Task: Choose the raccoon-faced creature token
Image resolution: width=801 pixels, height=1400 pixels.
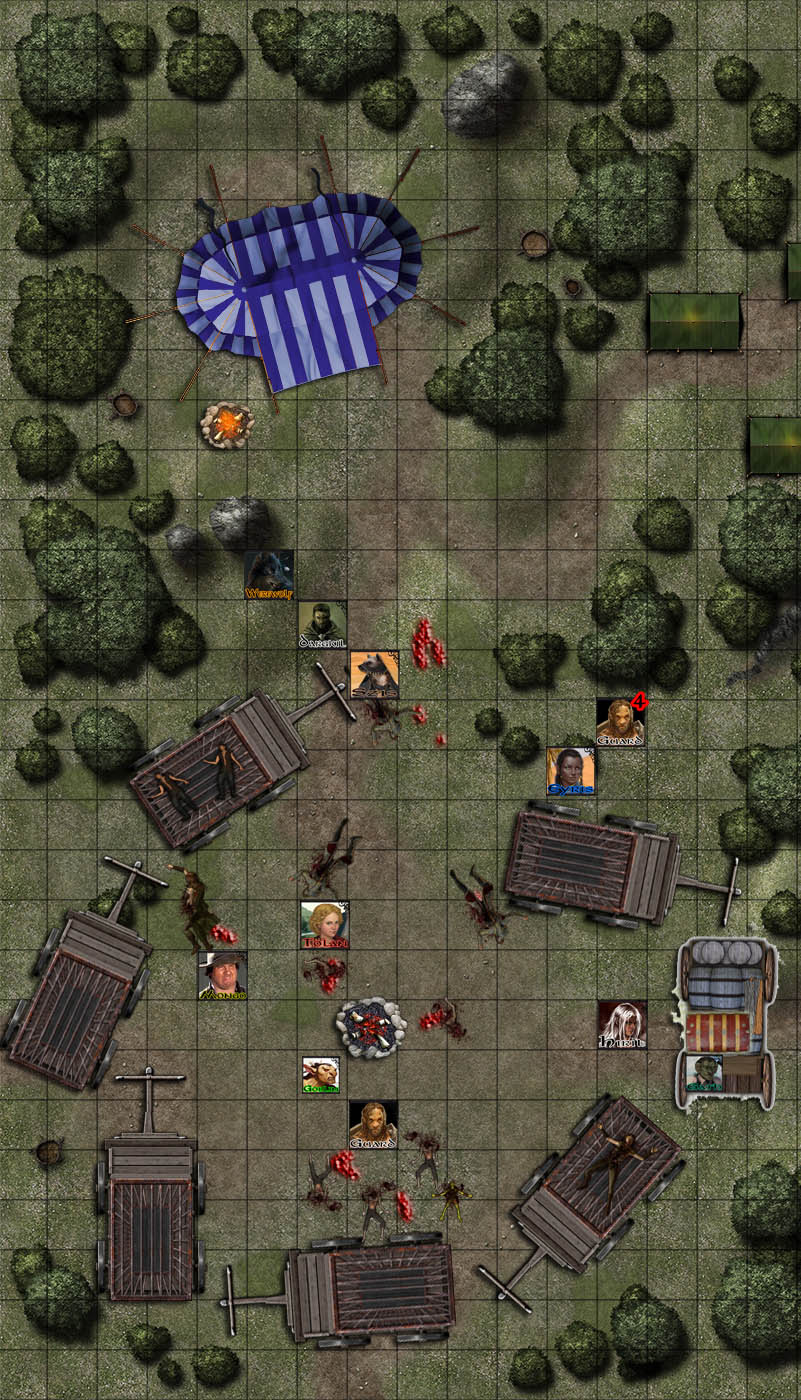Action: click(374, 675)
